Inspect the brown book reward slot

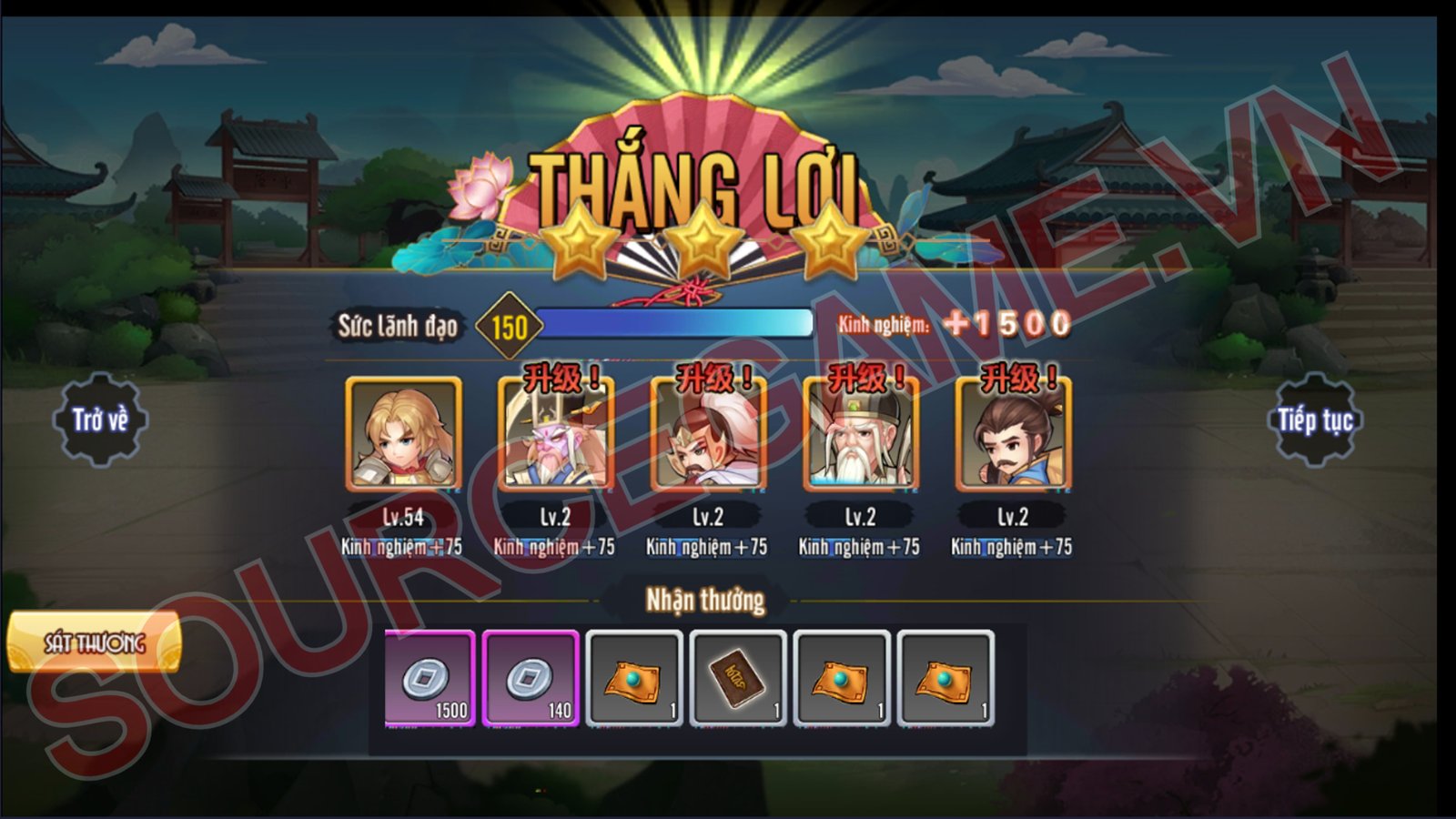[x=738, y=678]
